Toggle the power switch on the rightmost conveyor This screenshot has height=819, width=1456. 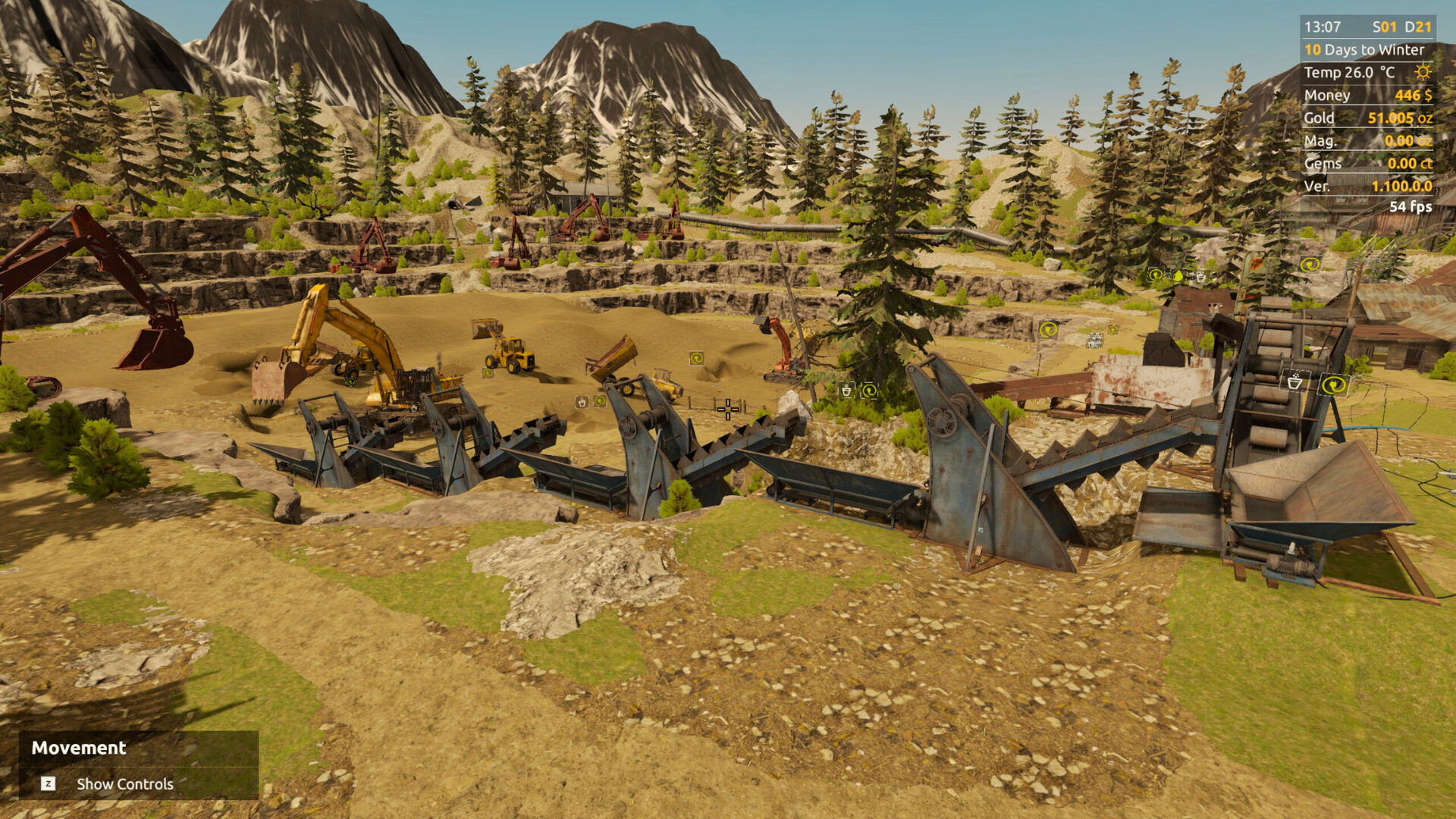(1333, 385)
